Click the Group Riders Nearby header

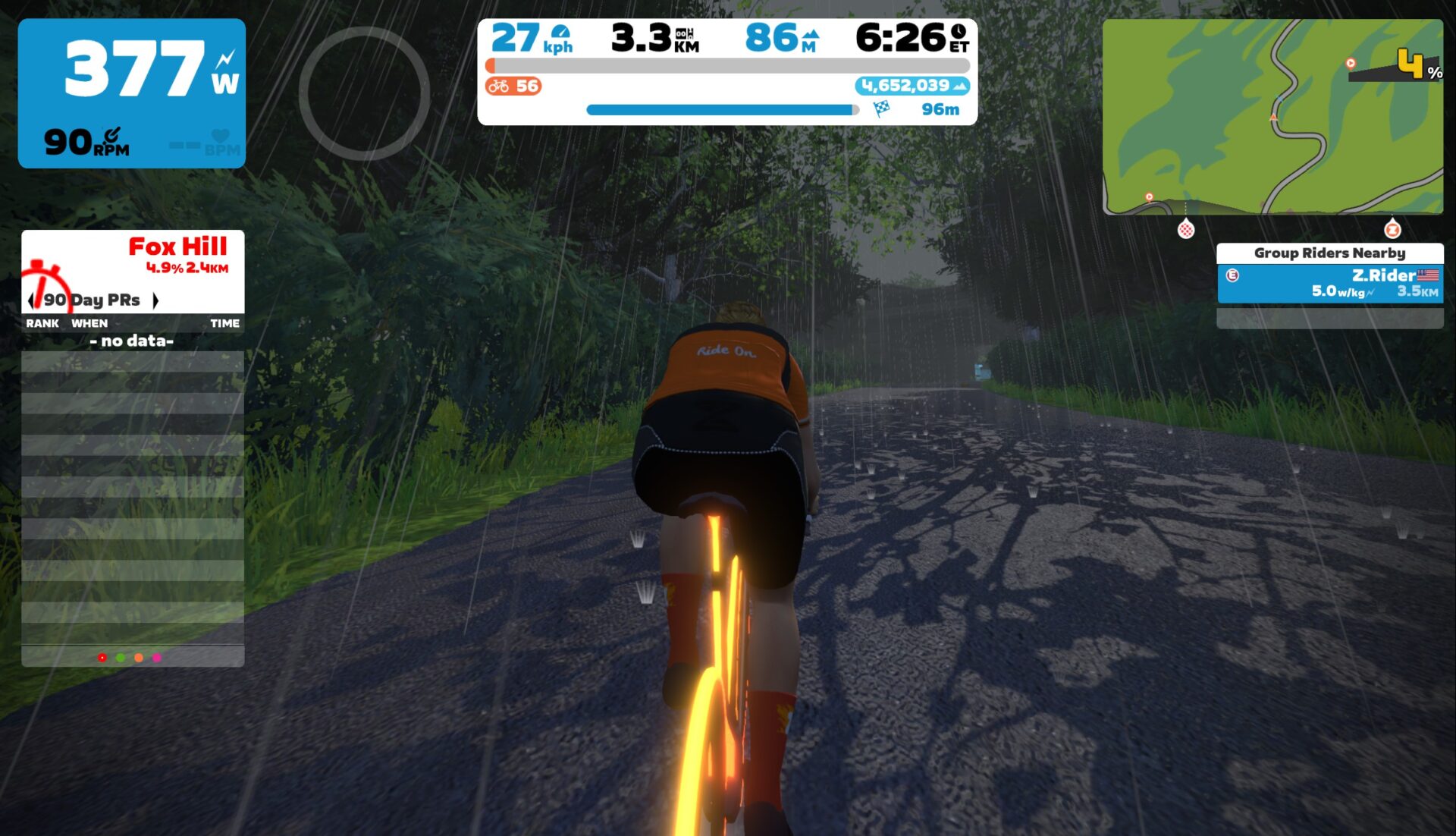[1330, 253]
